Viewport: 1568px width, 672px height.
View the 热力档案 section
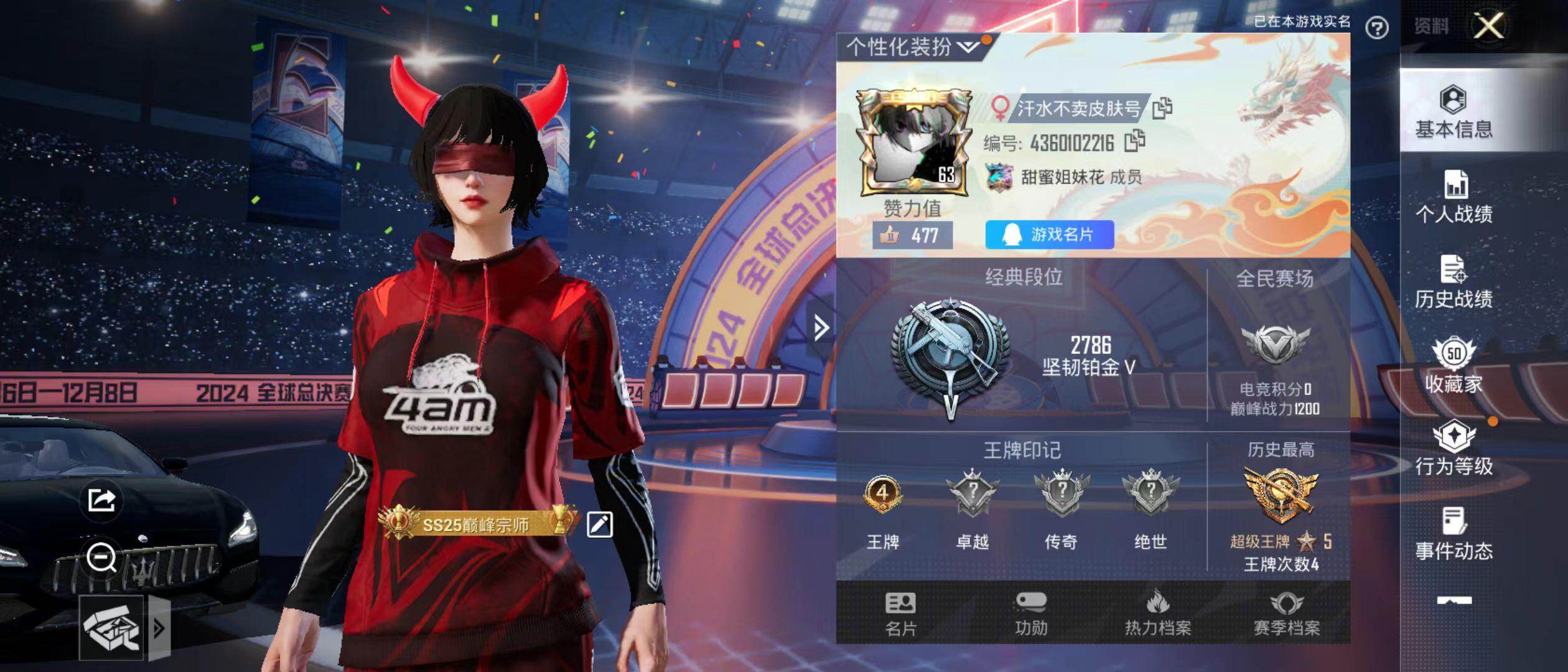[x=1157, y=614]
